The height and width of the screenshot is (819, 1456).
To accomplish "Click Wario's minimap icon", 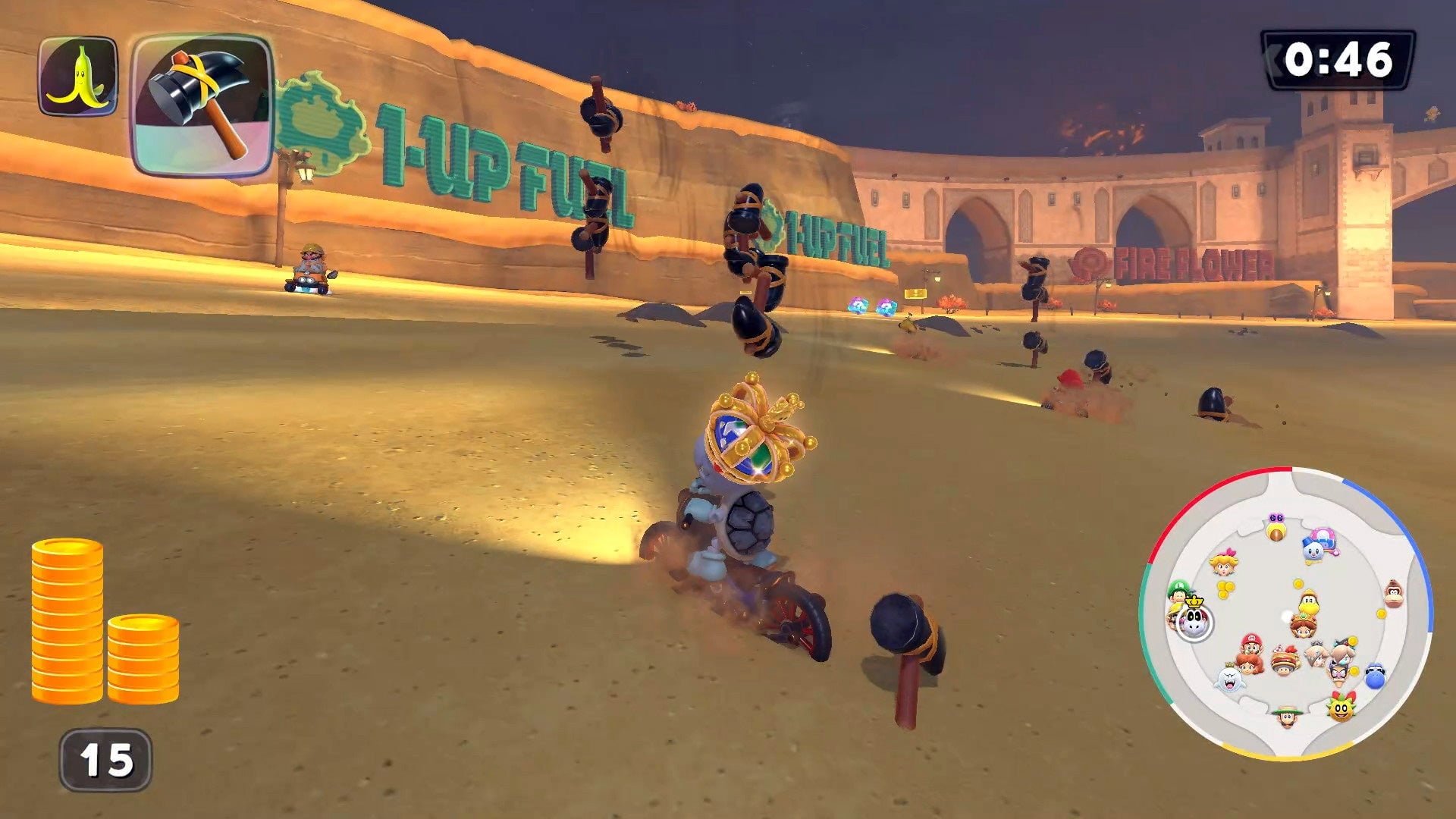I will coord(1339,672).
